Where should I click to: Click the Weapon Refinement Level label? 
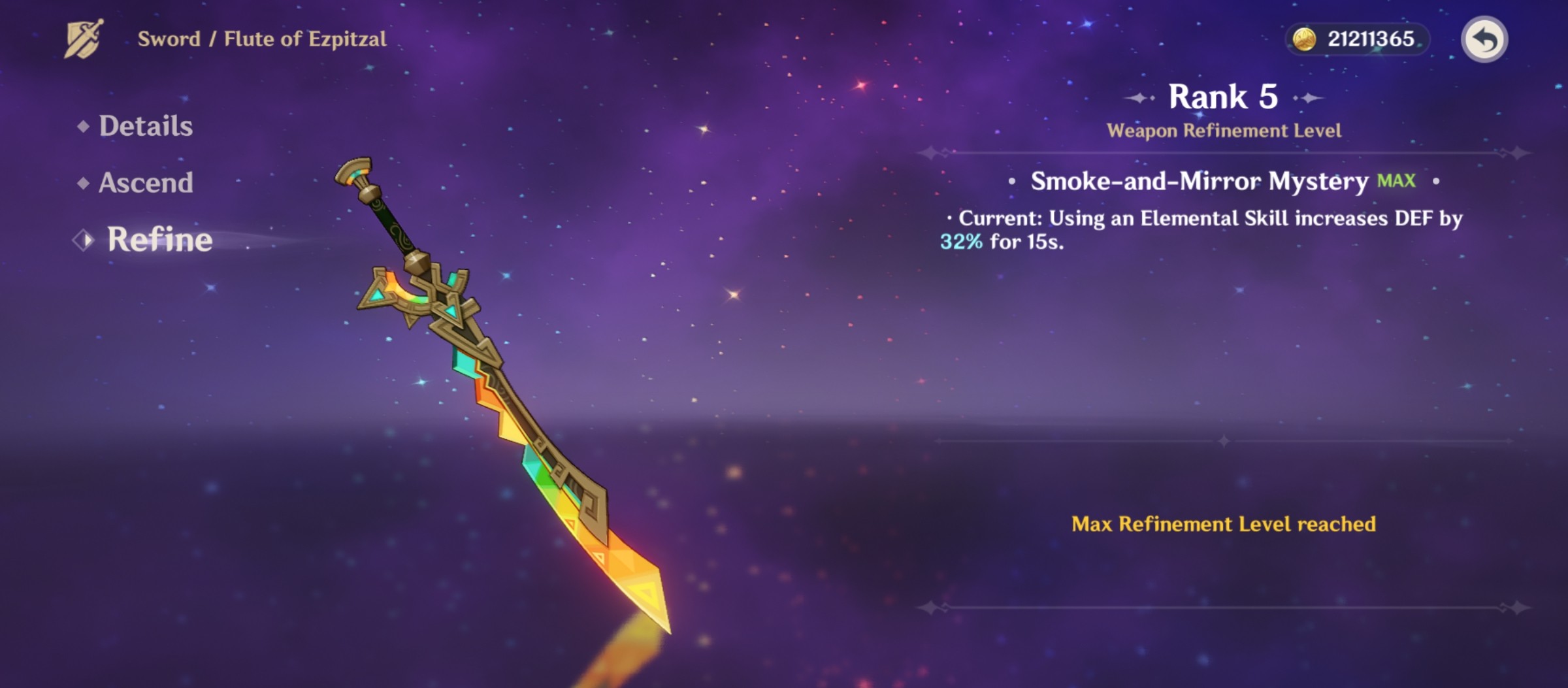click(x=1224, y=130)
